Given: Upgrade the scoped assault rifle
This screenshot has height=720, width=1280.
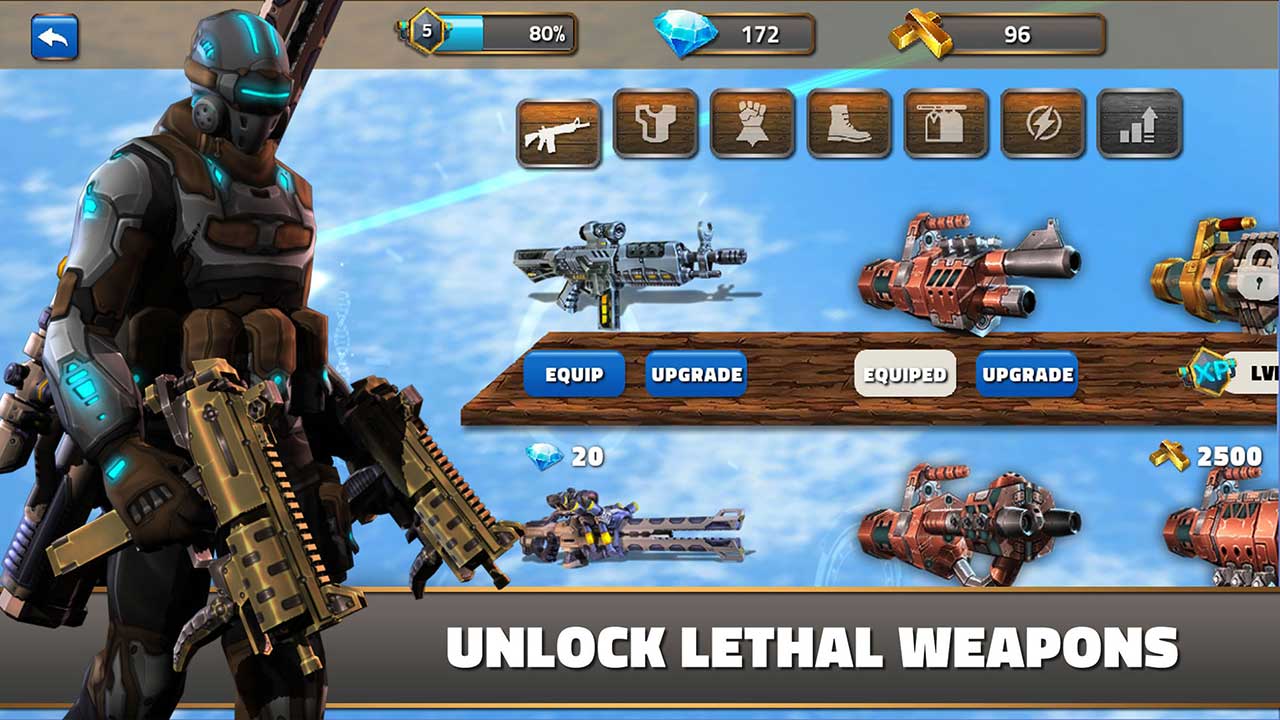Looking at the screenshot, I should (697, 374).
